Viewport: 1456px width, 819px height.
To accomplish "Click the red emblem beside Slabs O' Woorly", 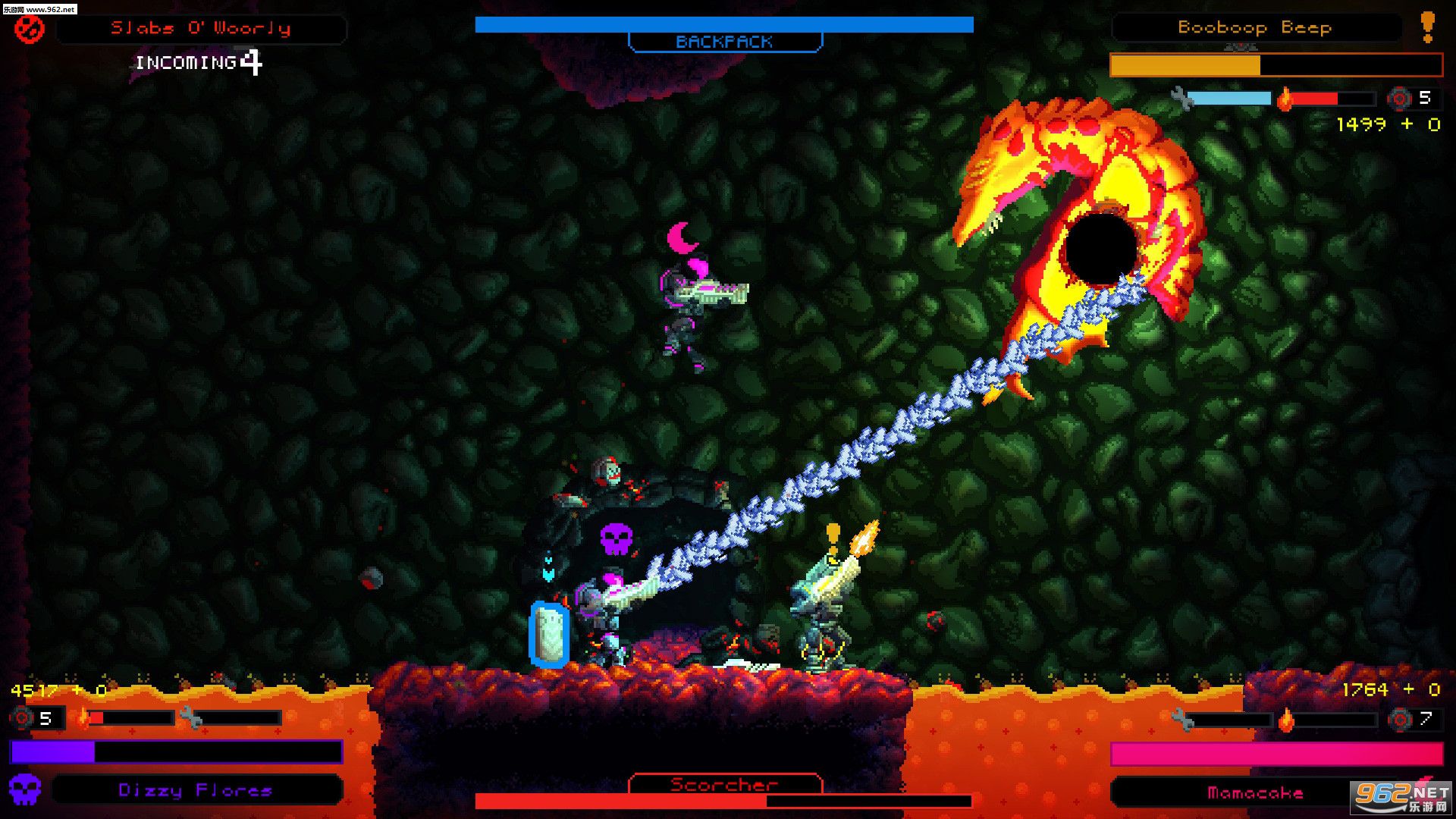I will pos(30,30).
